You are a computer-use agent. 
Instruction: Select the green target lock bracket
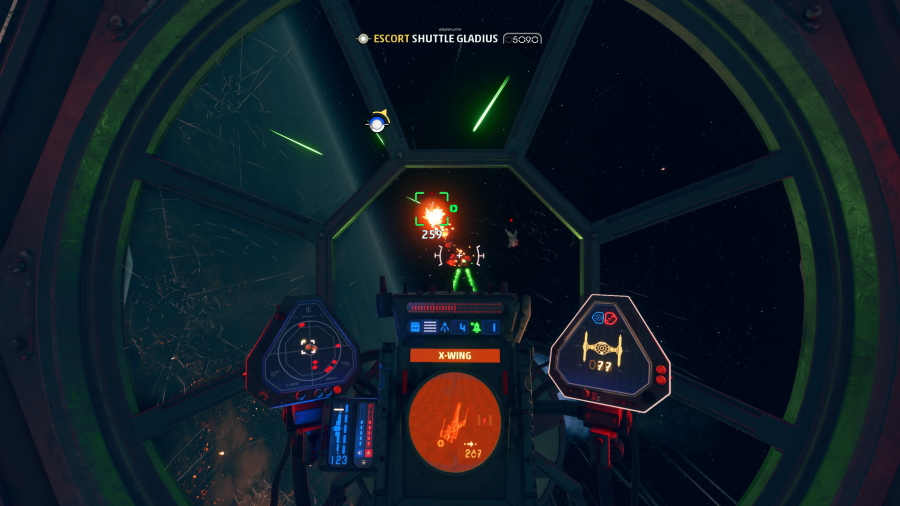click(x=433, y=214)
